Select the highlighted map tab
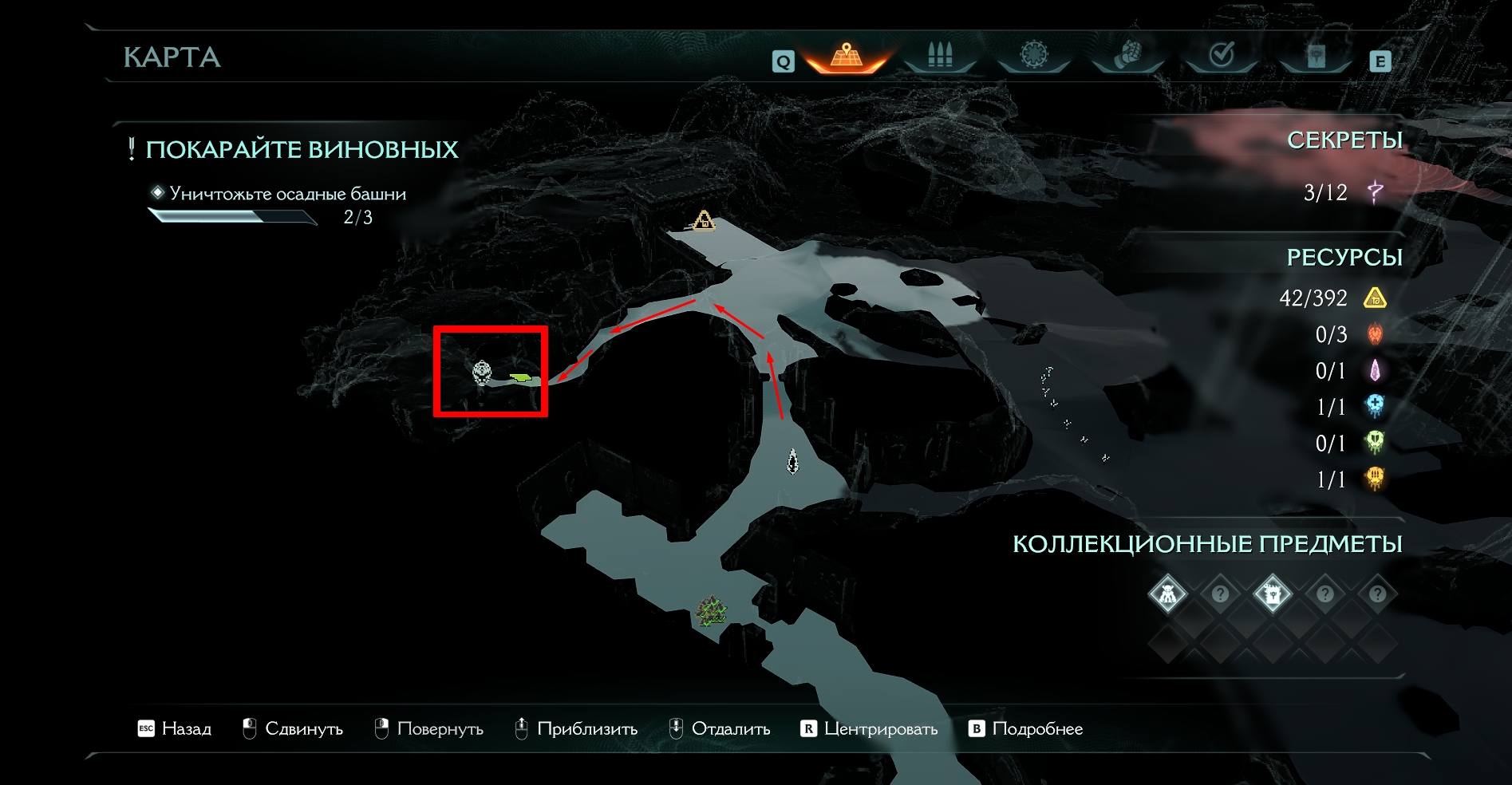1512x785 pixels. point(847,56)
